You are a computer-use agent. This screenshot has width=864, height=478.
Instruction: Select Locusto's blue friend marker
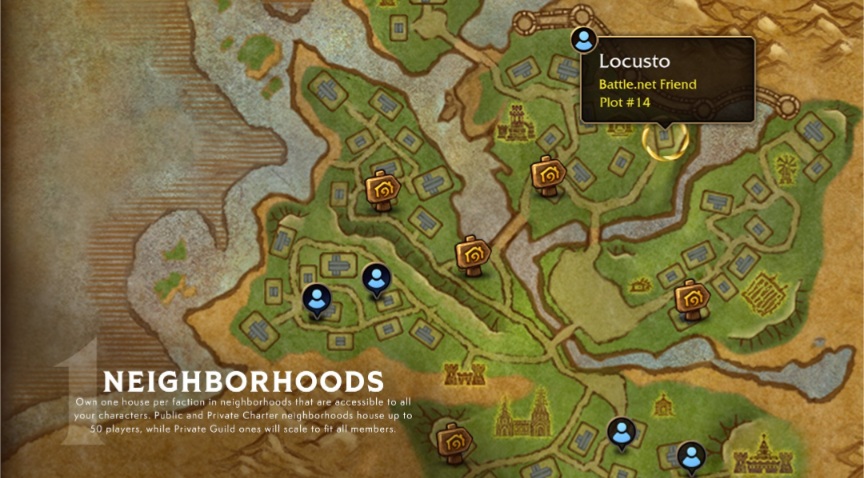coord(583,40)
